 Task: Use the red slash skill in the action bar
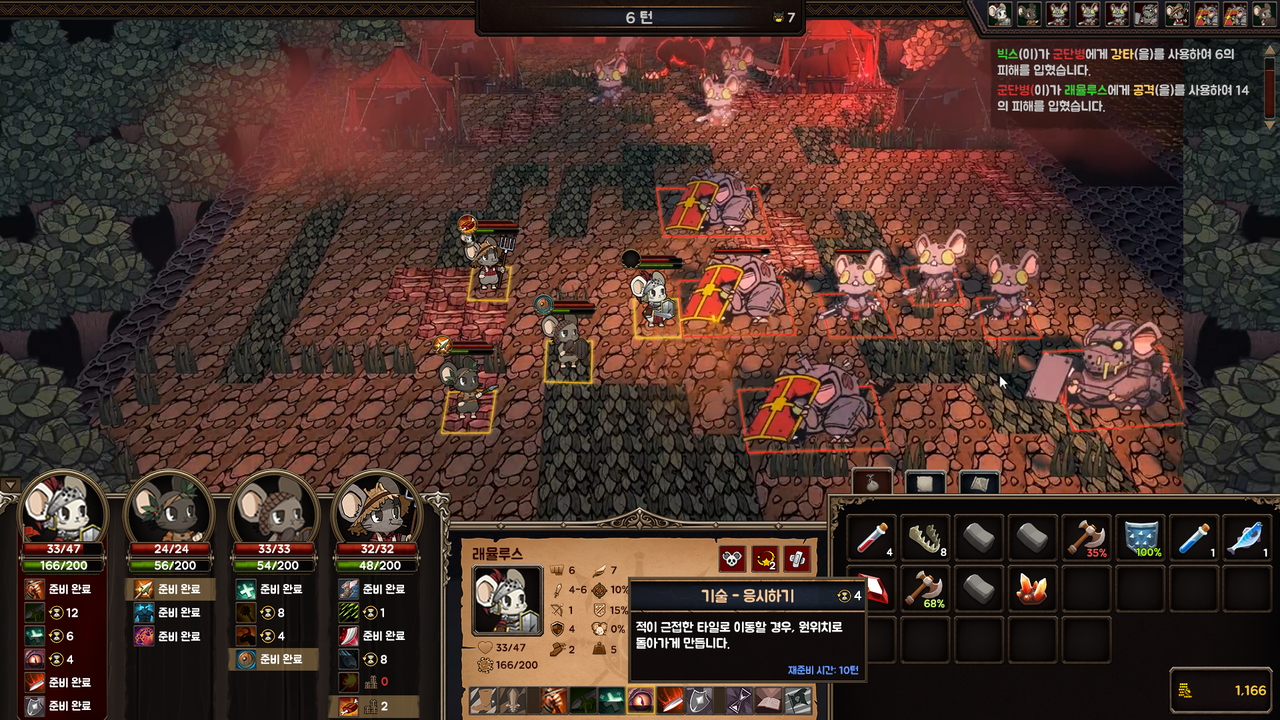pos(668,700)
